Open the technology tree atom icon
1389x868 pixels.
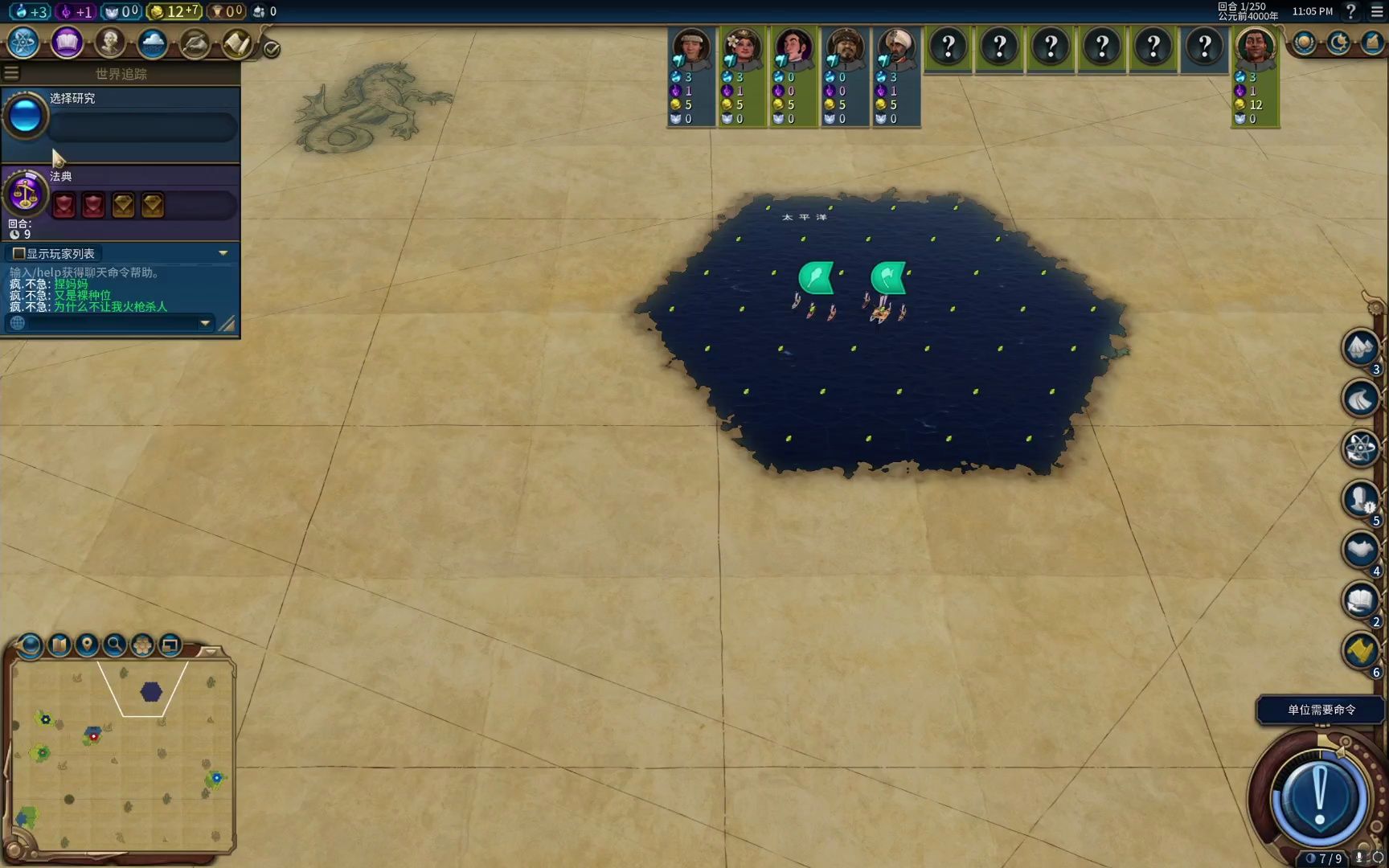click(x=24, y=43)
